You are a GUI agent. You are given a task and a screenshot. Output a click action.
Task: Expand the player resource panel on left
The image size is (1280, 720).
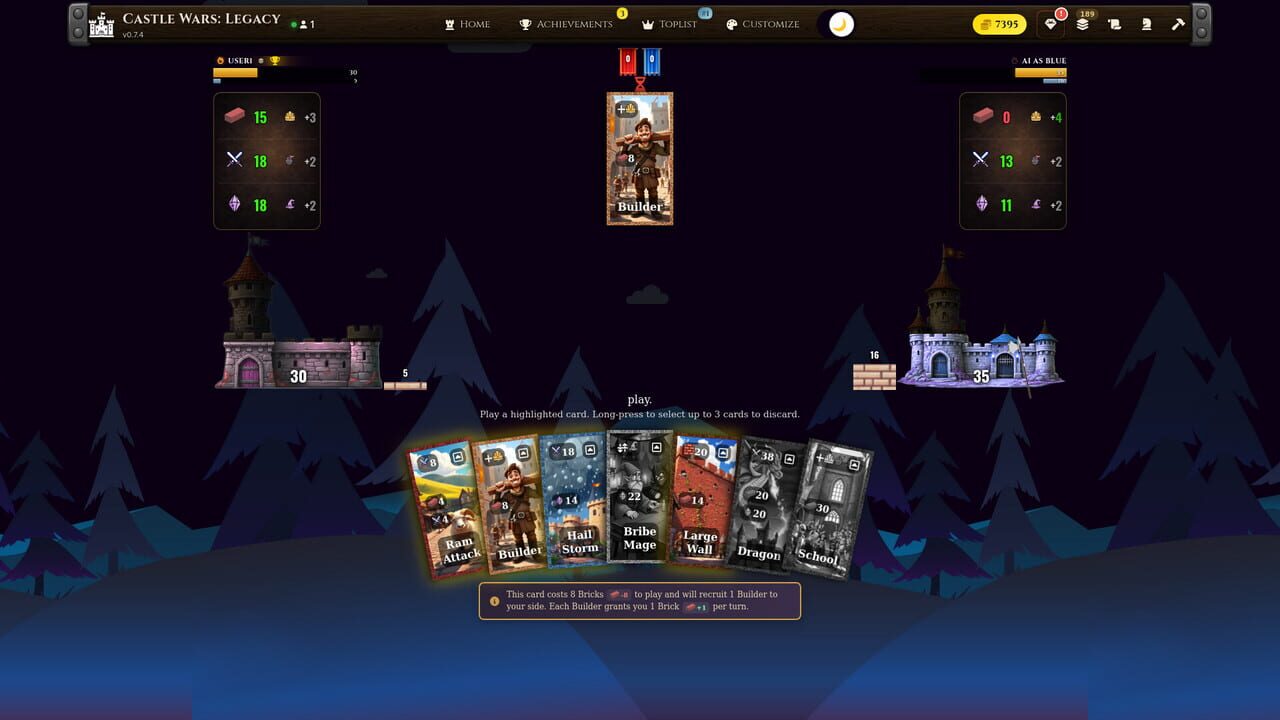pos(266,160)
